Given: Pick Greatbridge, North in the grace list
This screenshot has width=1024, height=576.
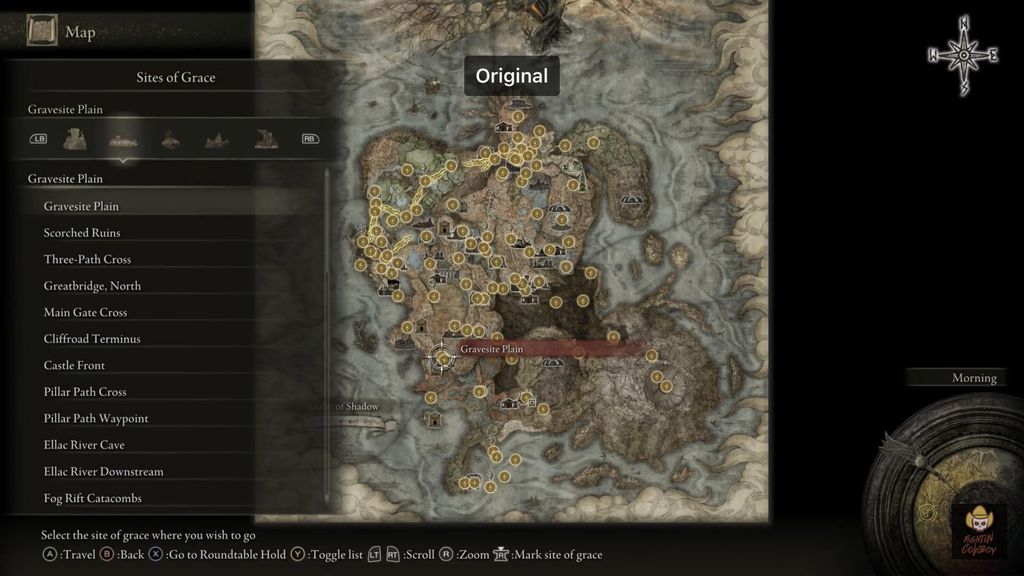Looking at the screenshot, I should tap(92, 286).
